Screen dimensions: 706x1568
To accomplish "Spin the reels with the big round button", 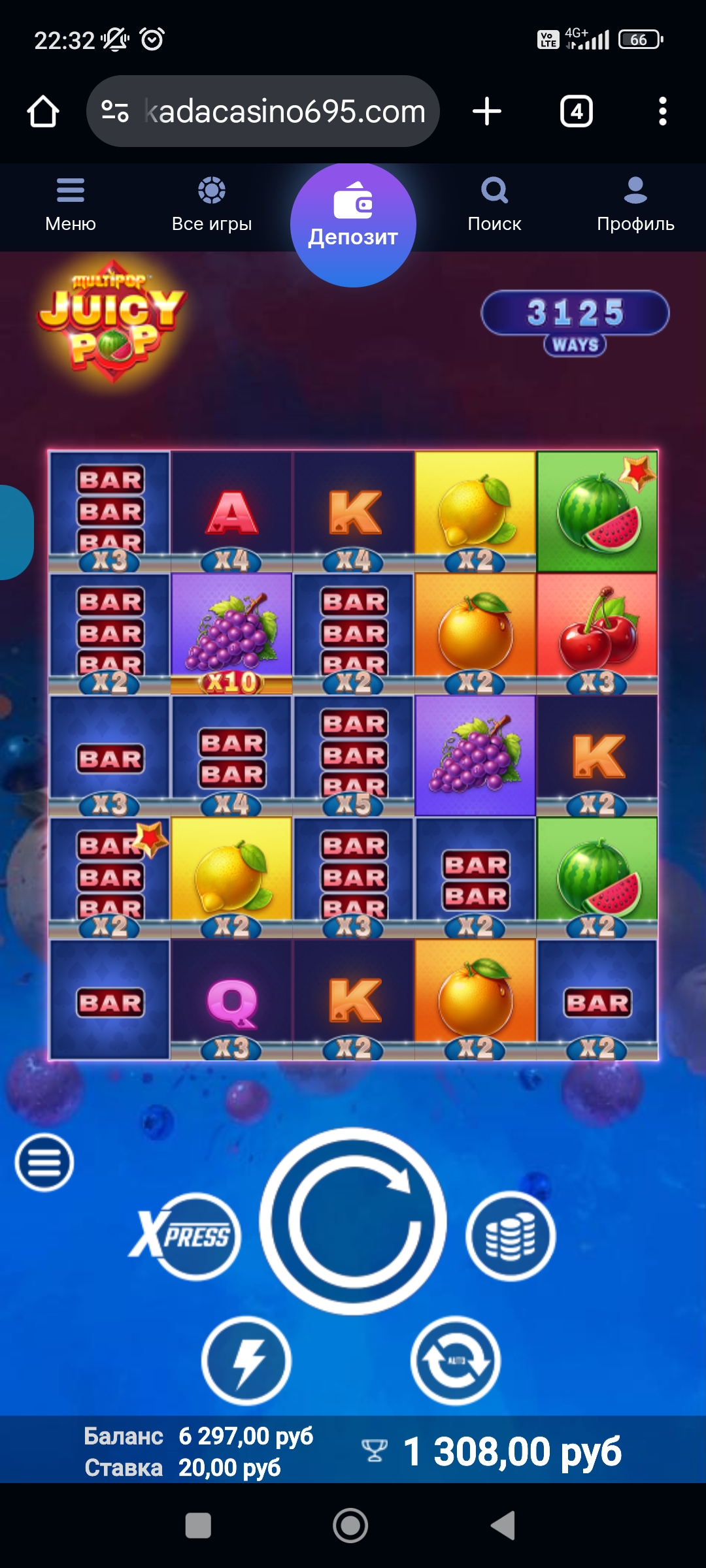I will coord(353,1220).
